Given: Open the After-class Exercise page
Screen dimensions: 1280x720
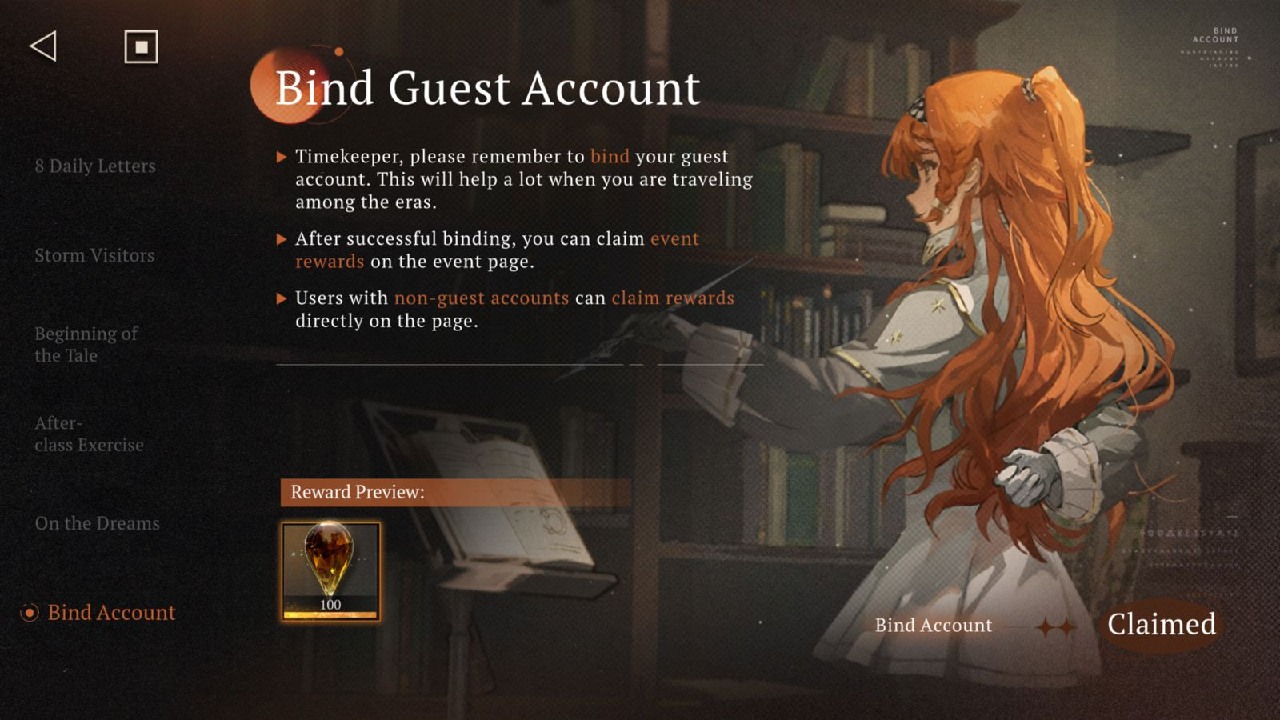Looking at the screenshot, I should [90, 434].
